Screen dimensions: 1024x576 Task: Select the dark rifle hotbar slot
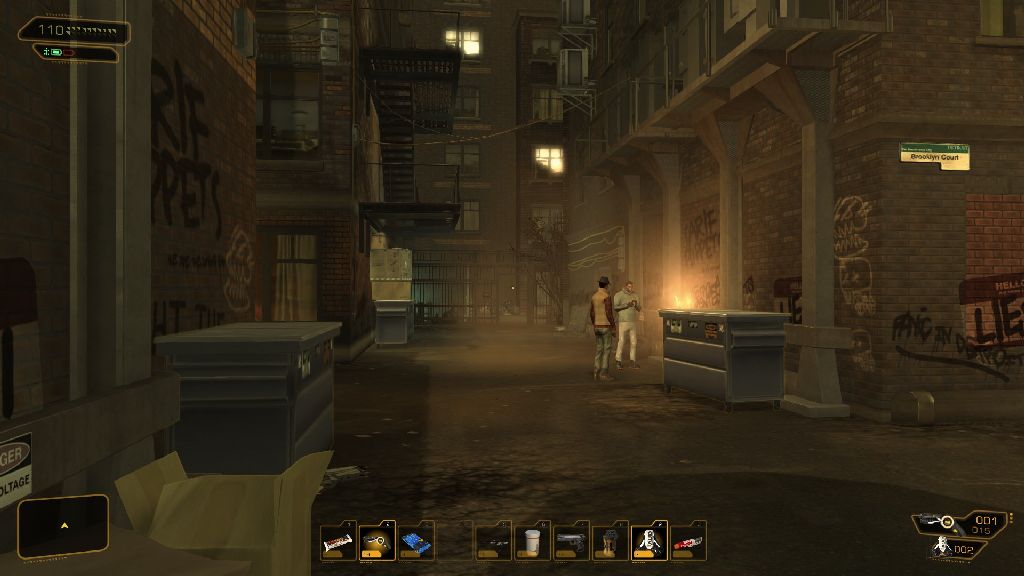[494, 542]
